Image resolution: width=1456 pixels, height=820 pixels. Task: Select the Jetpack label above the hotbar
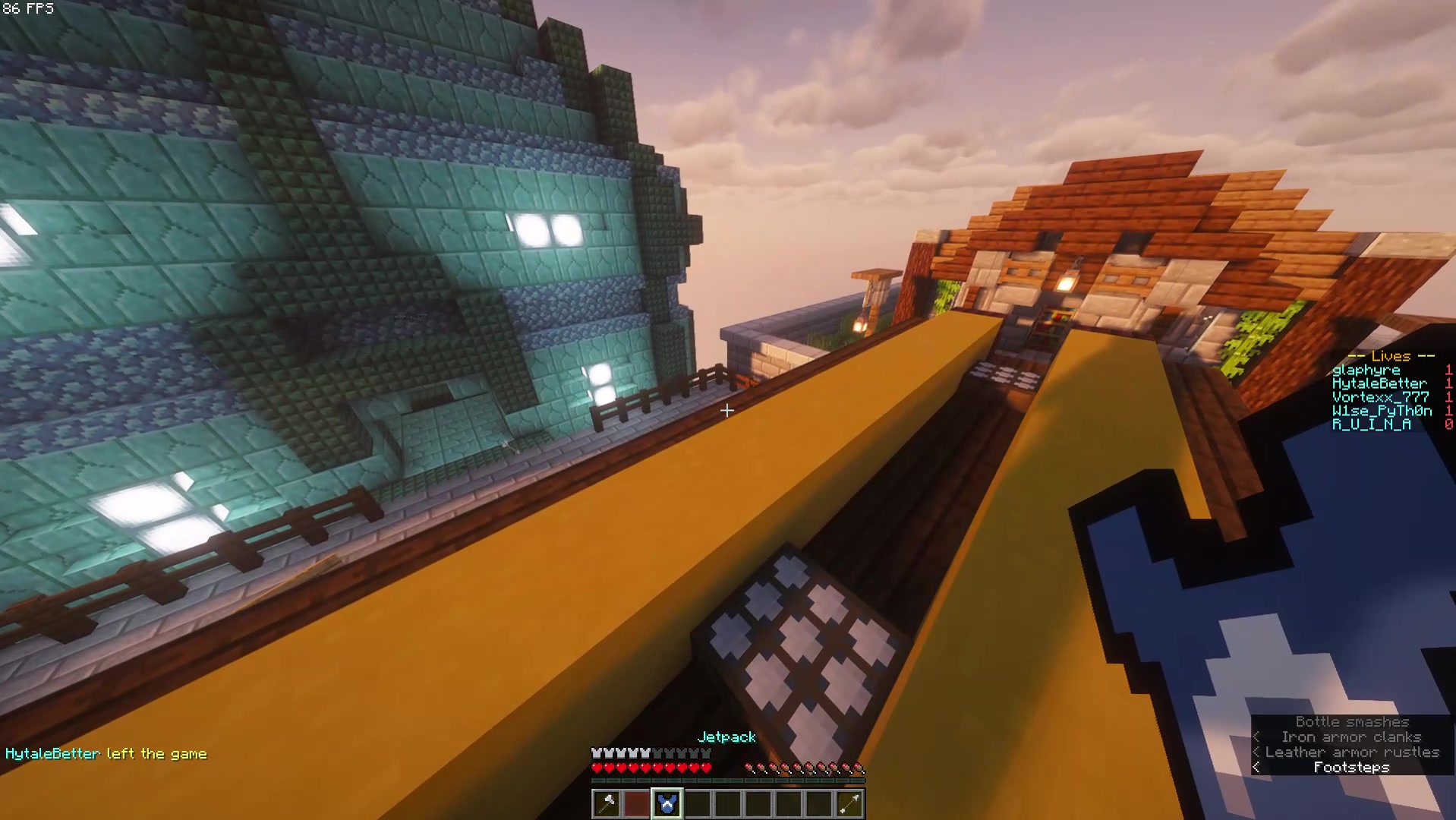coord(726,737)
